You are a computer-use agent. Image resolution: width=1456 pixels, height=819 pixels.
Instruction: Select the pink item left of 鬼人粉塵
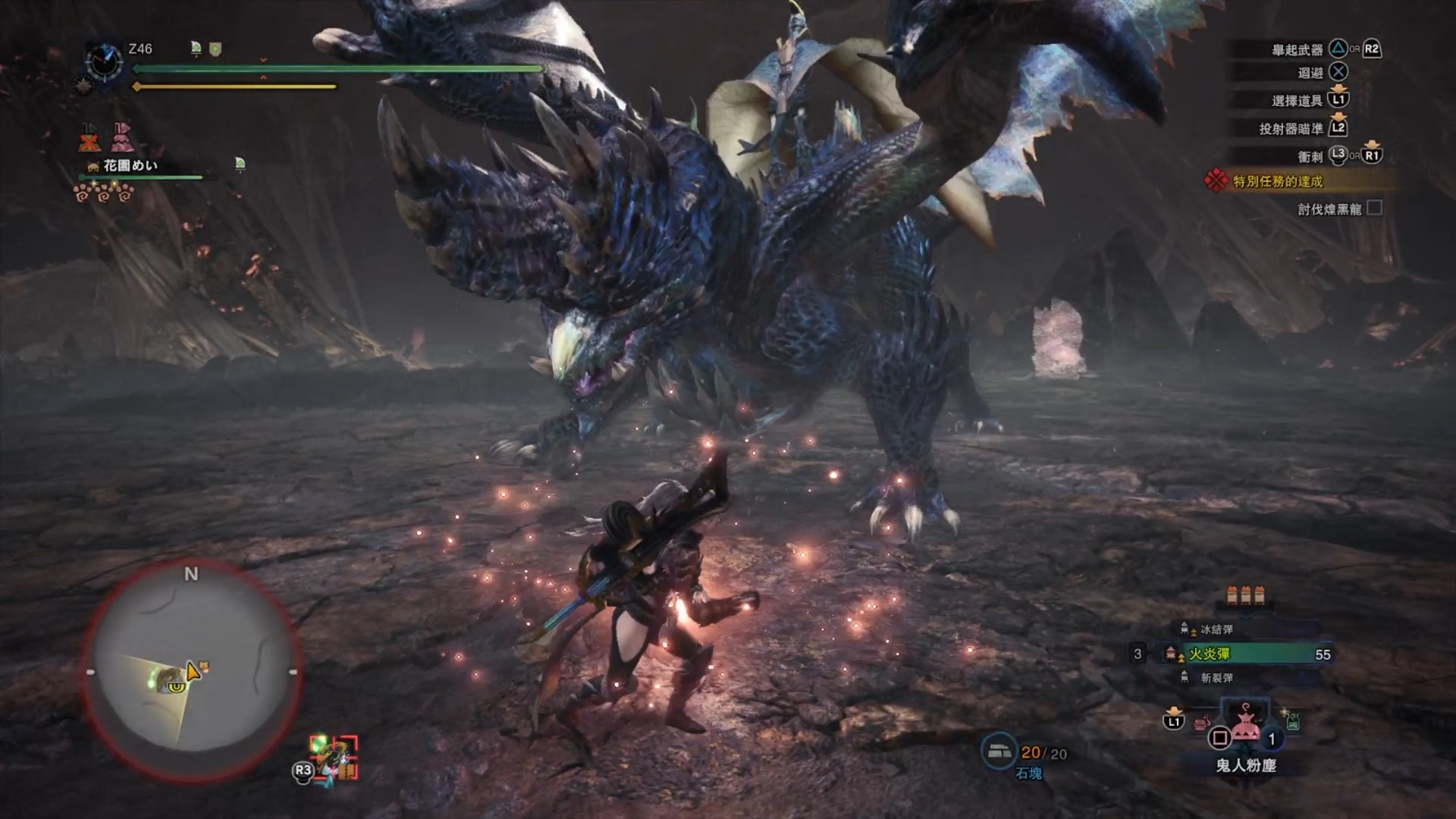pyautogui.click(x=1201, y=721)
